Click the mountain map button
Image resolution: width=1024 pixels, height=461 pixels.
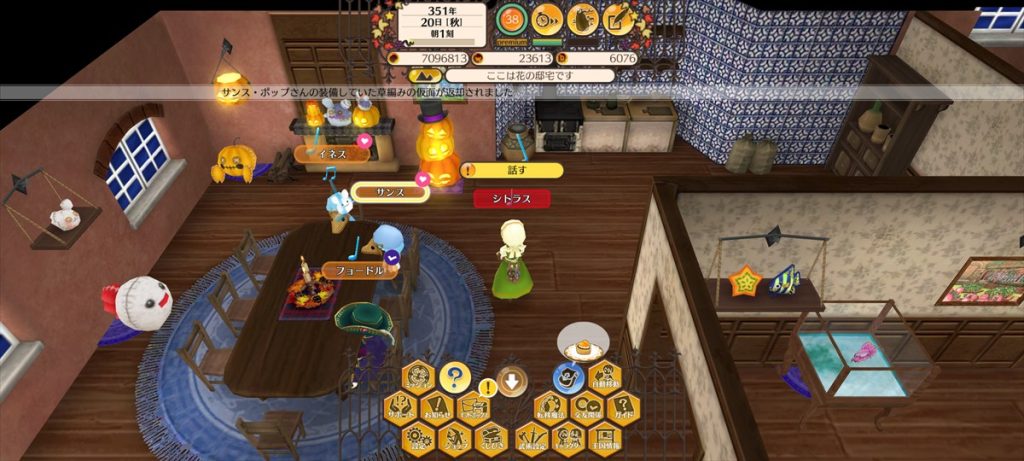click(422, 75)
